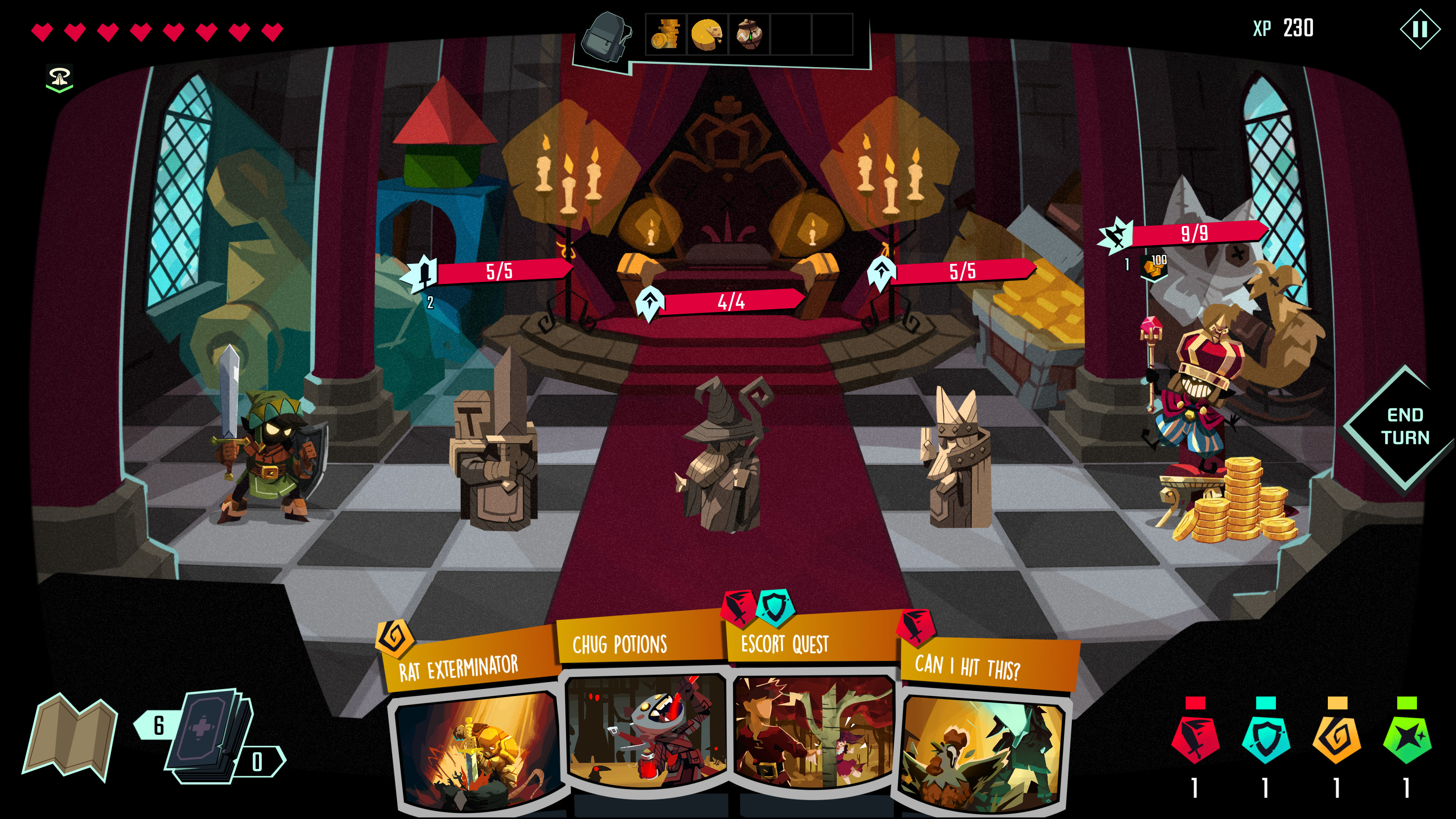Inspect the status effect icon under hearts

point(60,78)
